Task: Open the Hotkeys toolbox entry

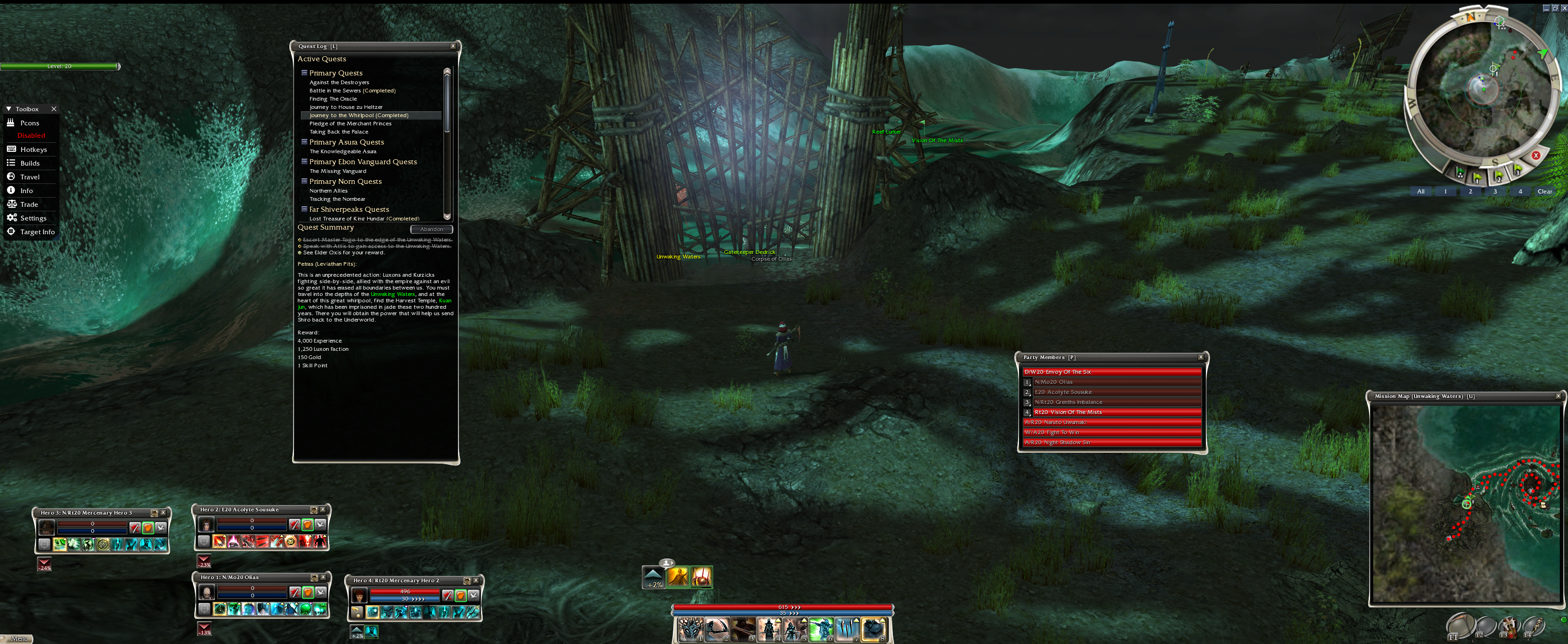Action: [x=33, y=149]
